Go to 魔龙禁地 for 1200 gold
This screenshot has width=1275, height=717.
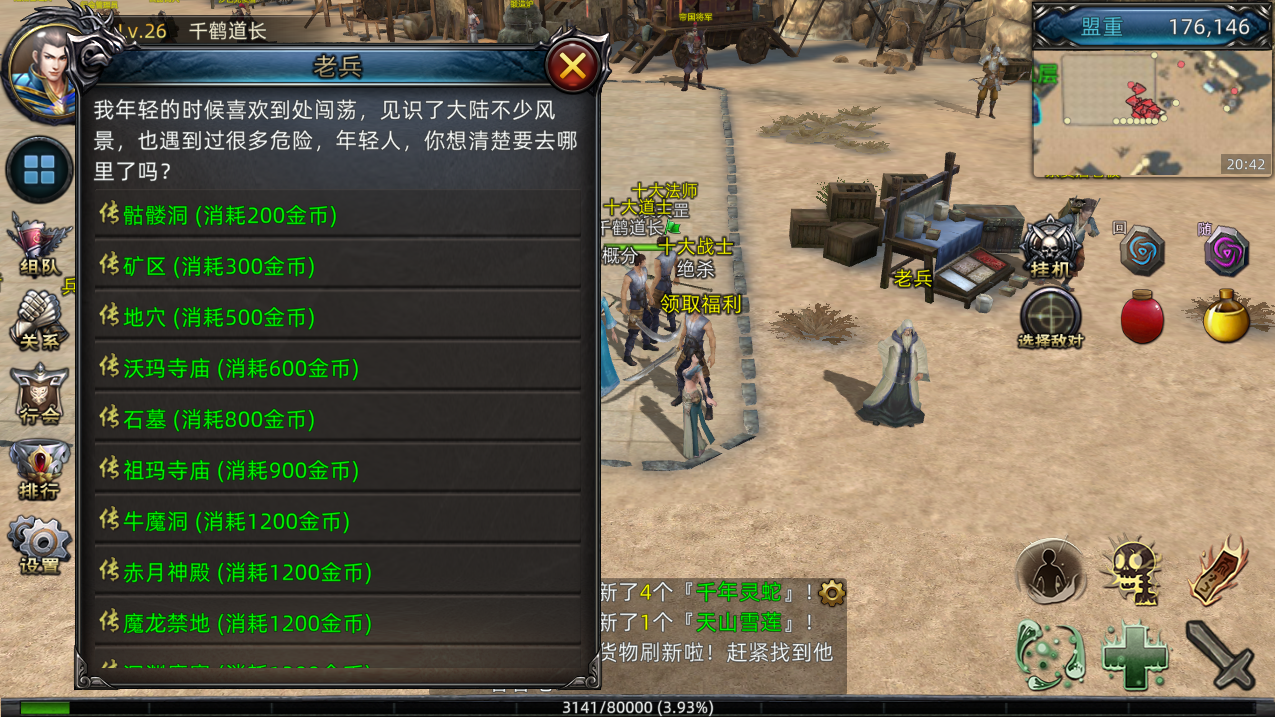(247, 623)
